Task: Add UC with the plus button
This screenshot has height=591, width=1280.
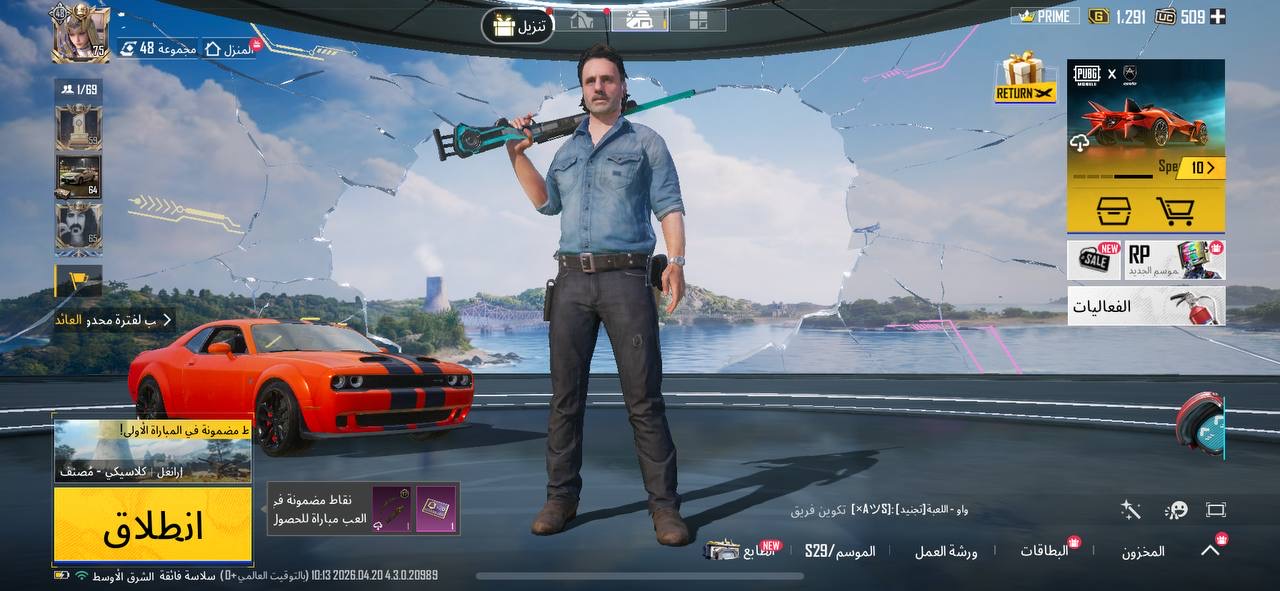Action: pyautogui.click(x=1217, y=16)
